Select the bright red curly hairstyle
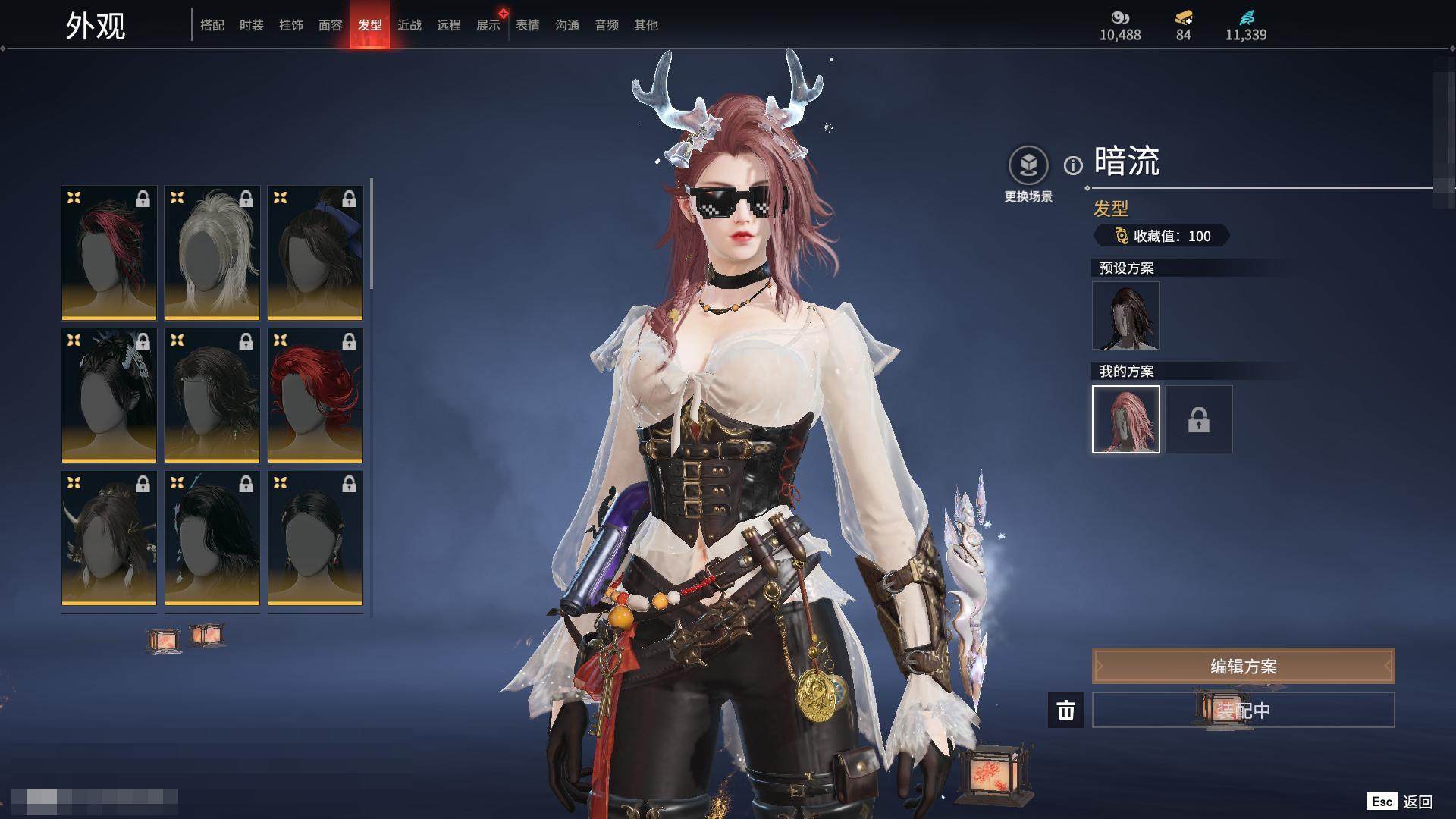The height and width of the screenshot is (819, 1456). point(315,394)
